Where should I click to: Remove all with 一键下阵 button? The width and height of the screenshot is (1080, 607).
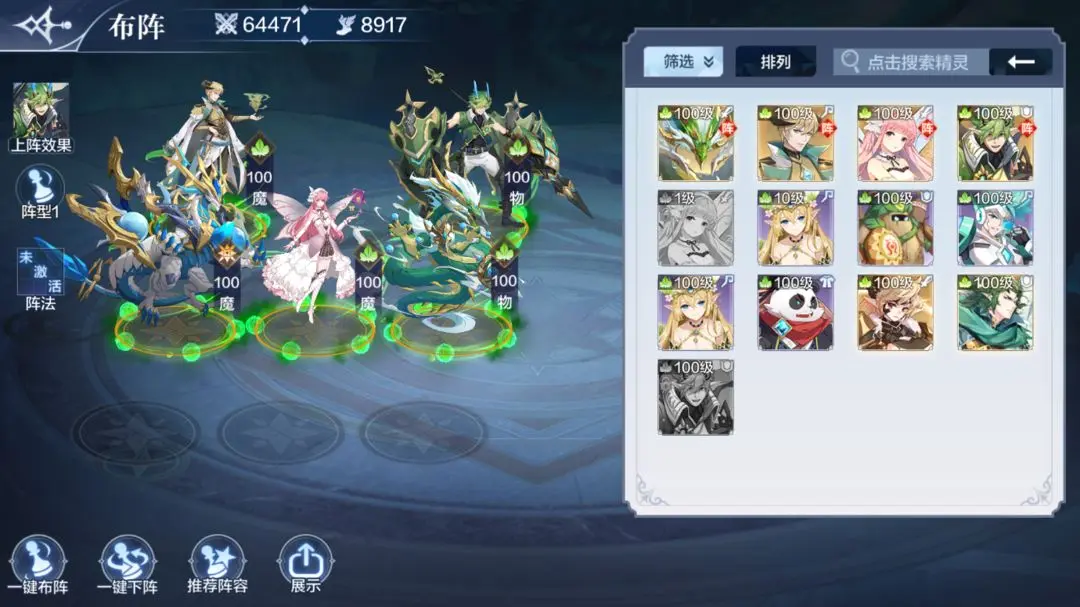click(x=128, y=566)
